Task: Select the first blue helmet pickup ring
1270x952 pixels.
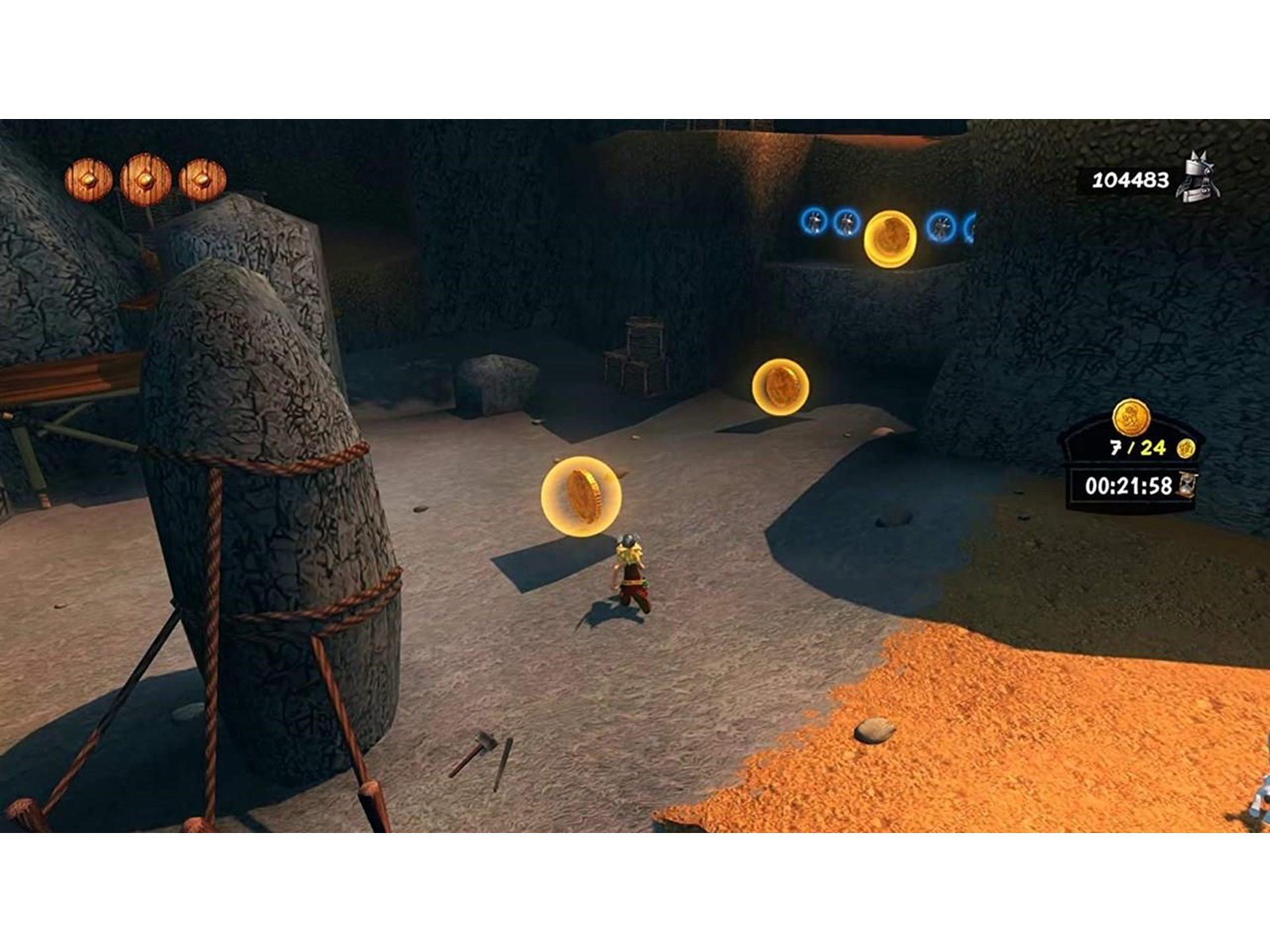Action: pos(812,221)
